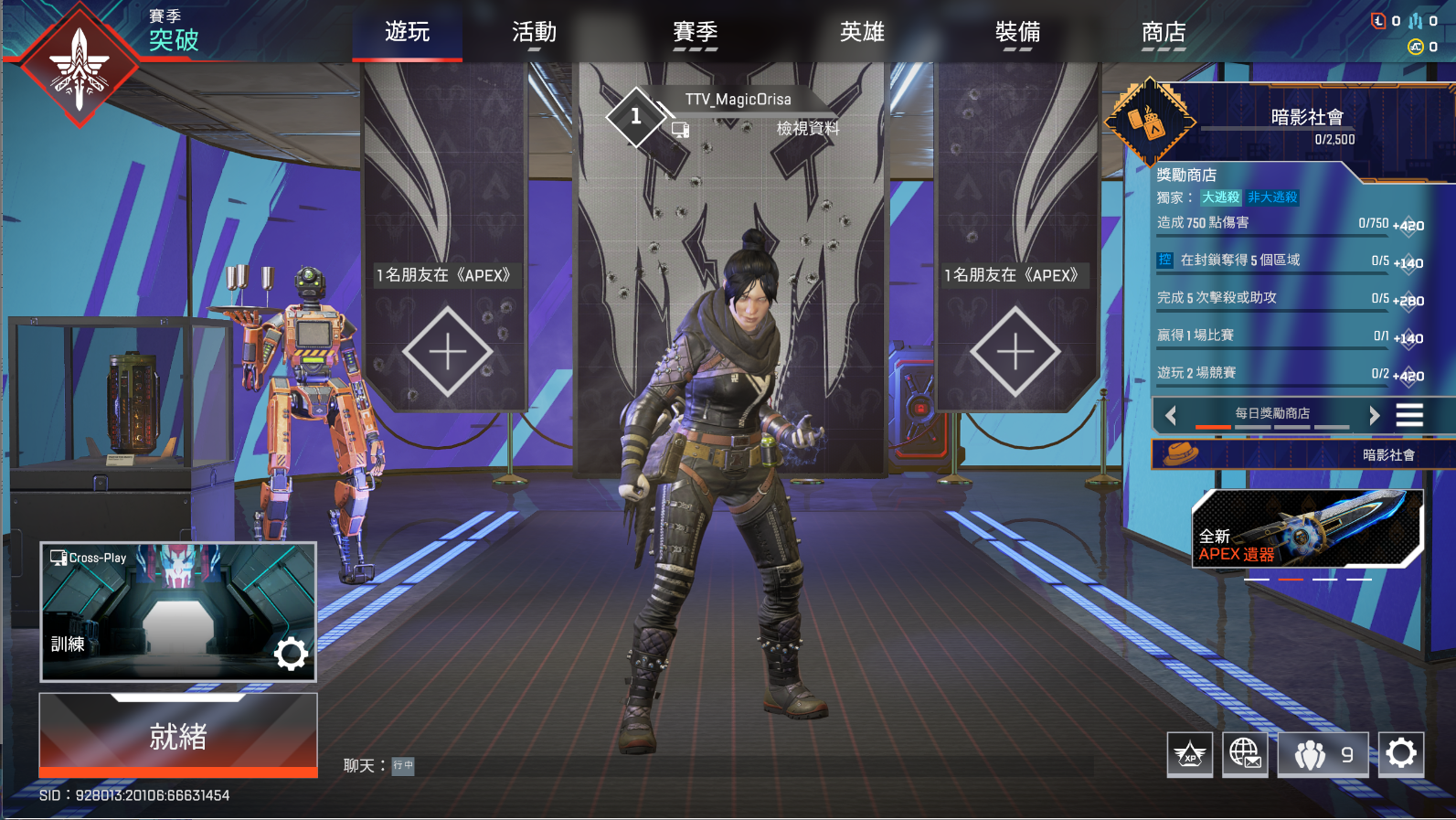Viewport: 1456px width, 820px height.
Task: Go to the 賽季 tab
Action: [695, 33]
